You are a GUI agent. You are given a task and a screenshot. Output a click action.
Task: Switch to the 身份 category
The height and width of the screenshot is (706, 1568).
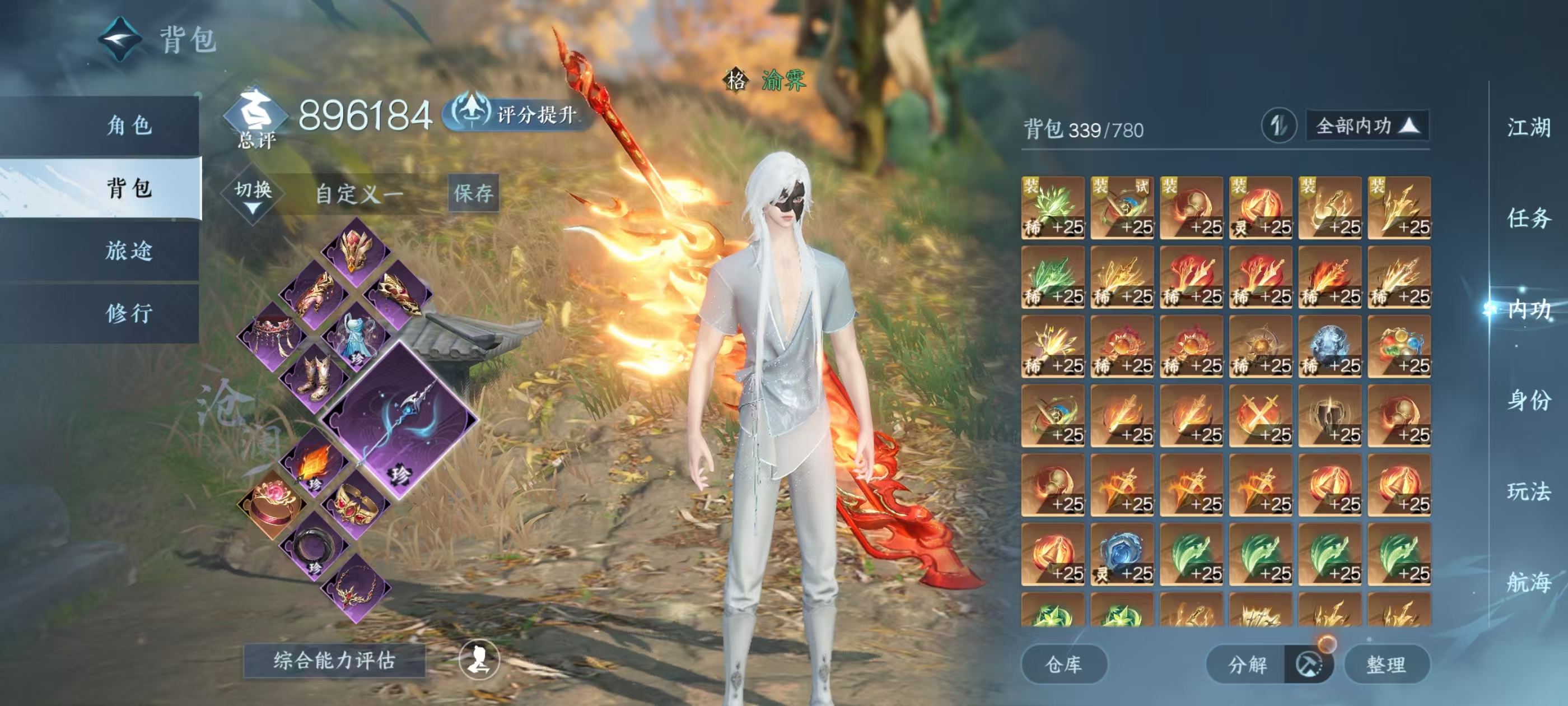pos(1528,400)
